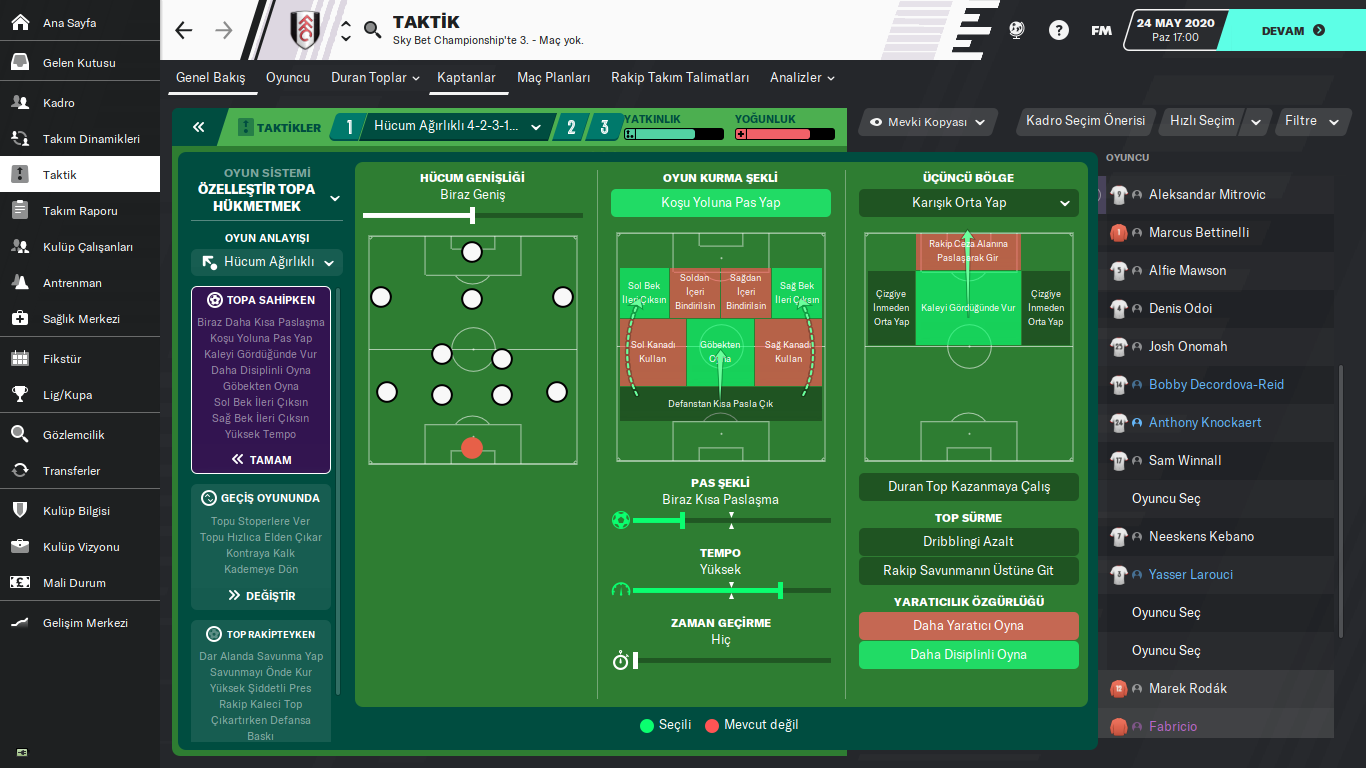Open the Hücum Ağırlıklı mentality dropdown
Screen dimensions: 1366x768
267,262
